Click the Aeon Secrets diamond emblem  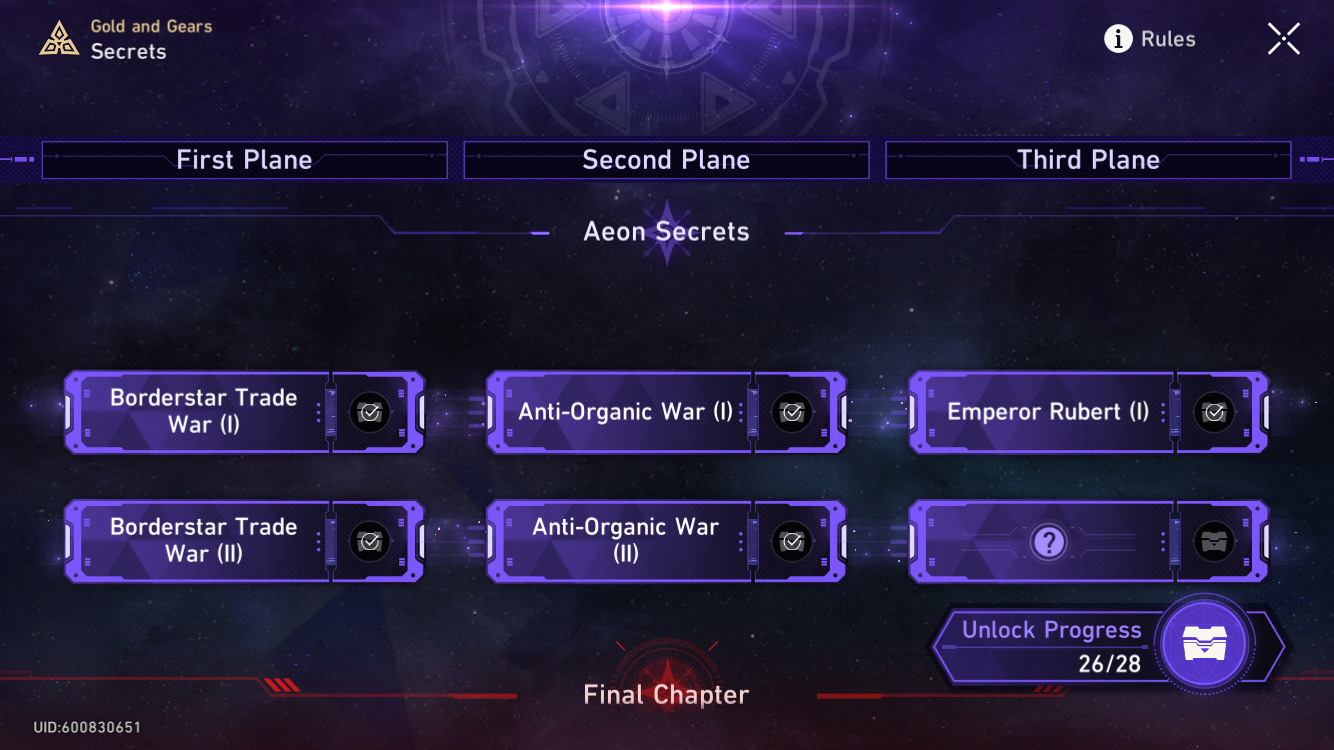[666, 231]
